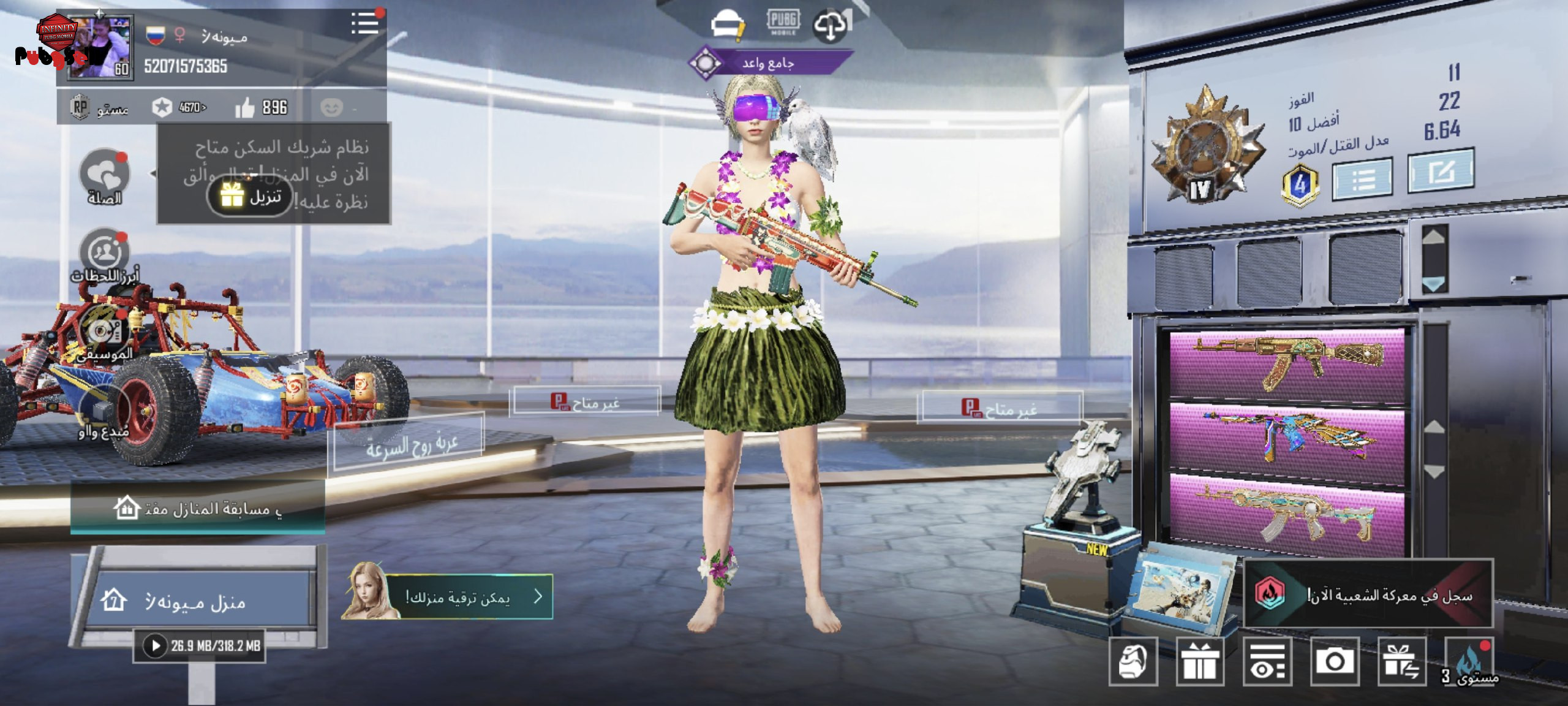Open the gift box button
Viewport: 1568px width, 706px height.
1200,661
